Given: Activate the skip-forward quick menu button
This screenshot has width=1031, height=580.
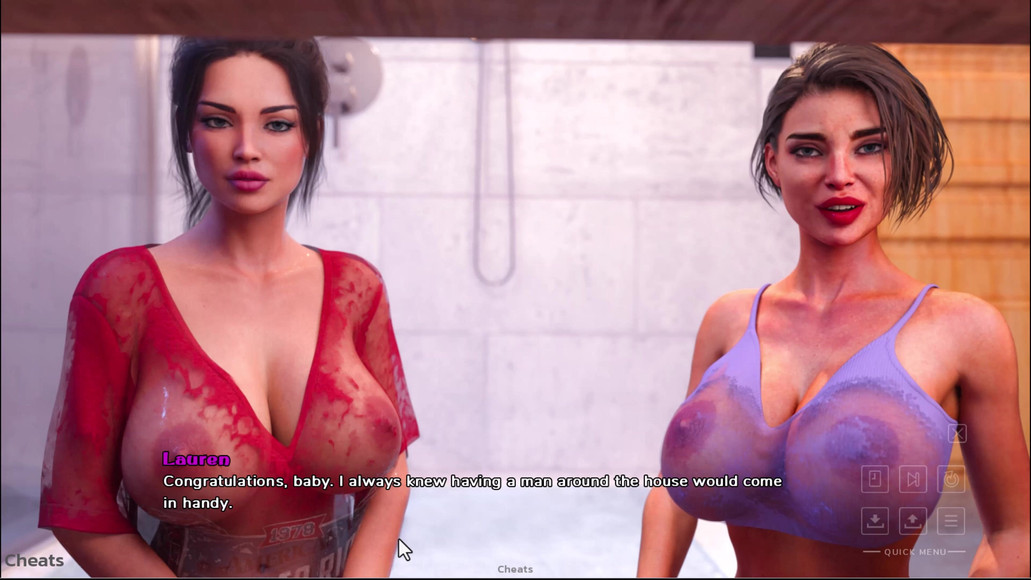Looking at the screenshot, I should click(x=912, y=479).
